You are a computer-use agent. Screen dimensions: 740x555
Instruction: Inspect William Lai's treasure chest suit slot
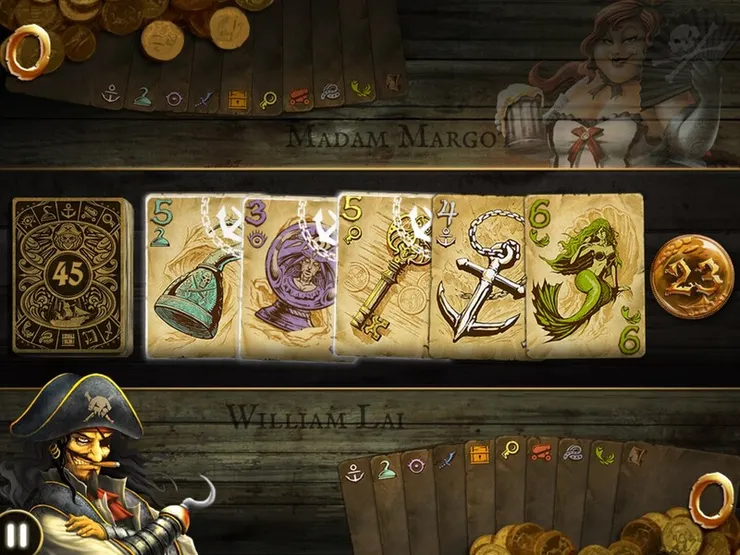(x=480, y=454)
